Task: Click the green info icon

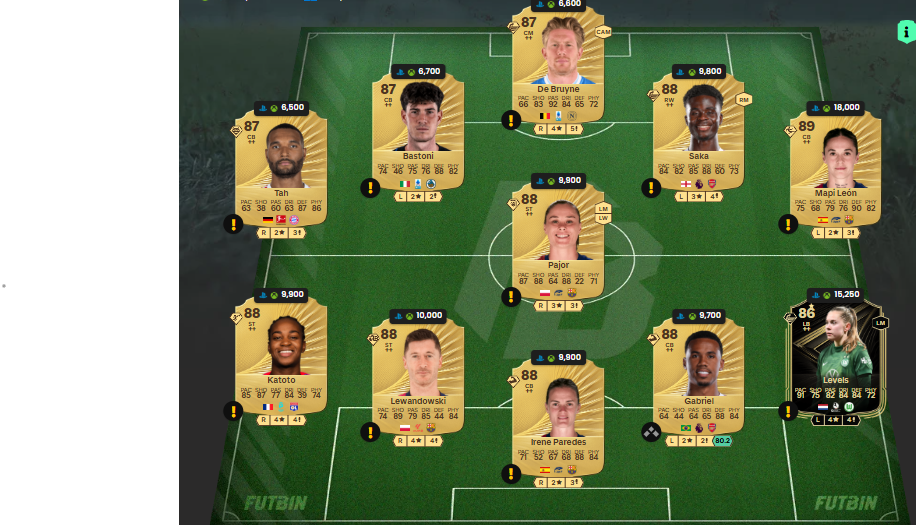Action: pos(905,32)
